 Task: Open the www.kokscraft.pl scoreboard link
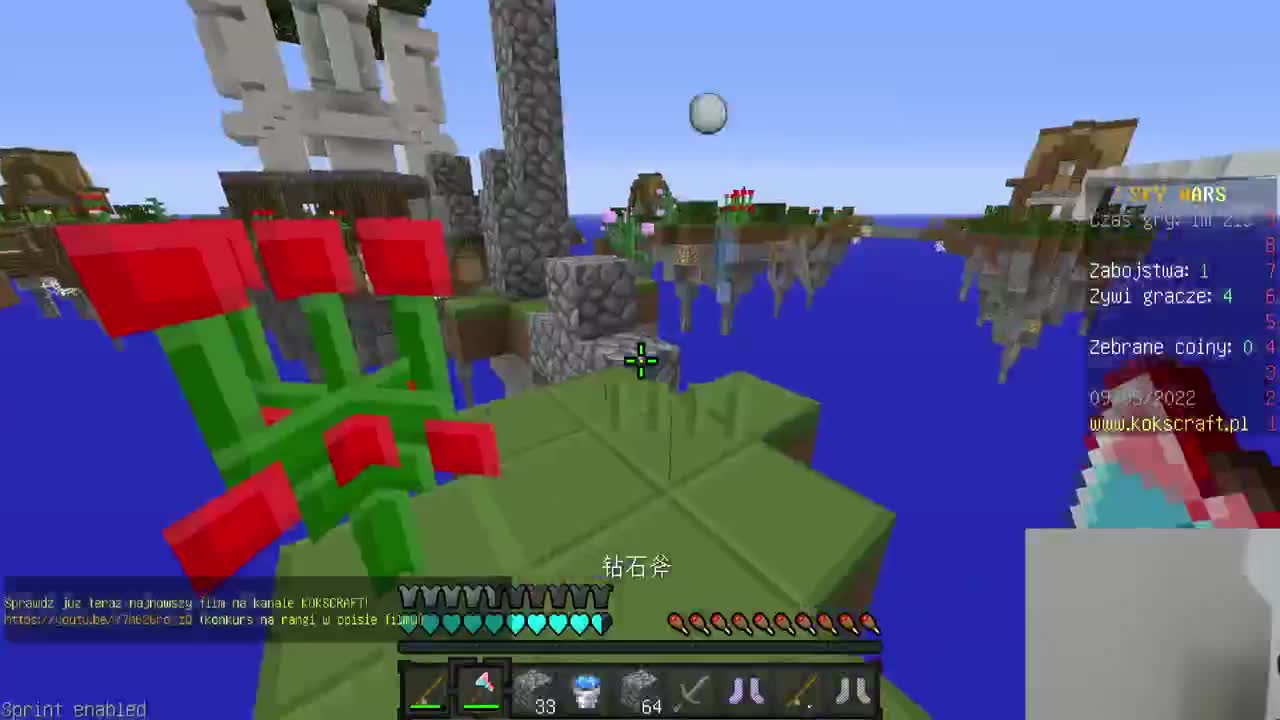pos(1168,424)
